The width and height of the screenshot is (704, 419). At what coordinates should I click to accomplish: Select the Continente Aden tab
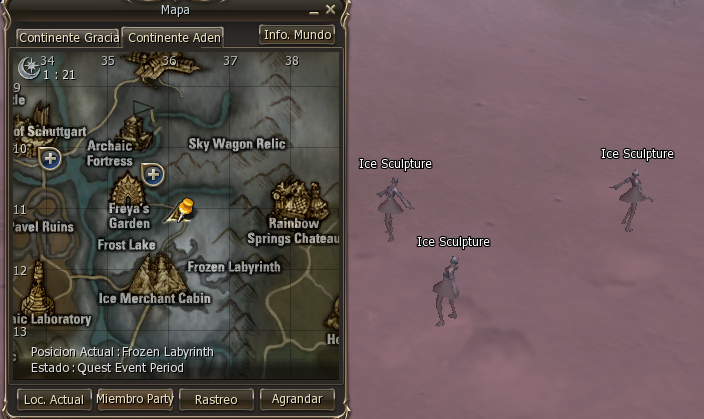[173, 37]
